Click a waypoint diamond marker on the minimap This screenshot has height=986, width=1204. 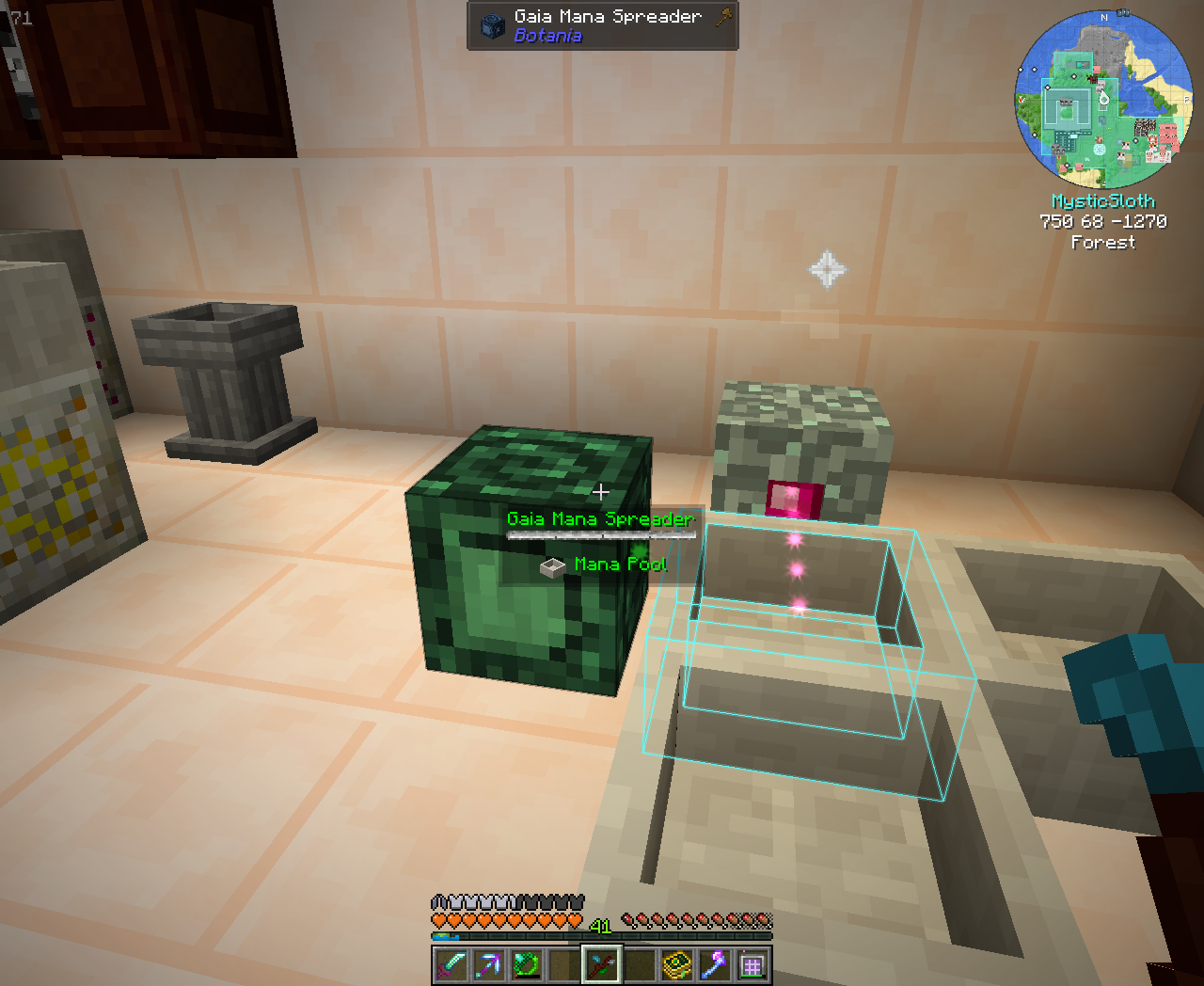[x=1073, y=76]
